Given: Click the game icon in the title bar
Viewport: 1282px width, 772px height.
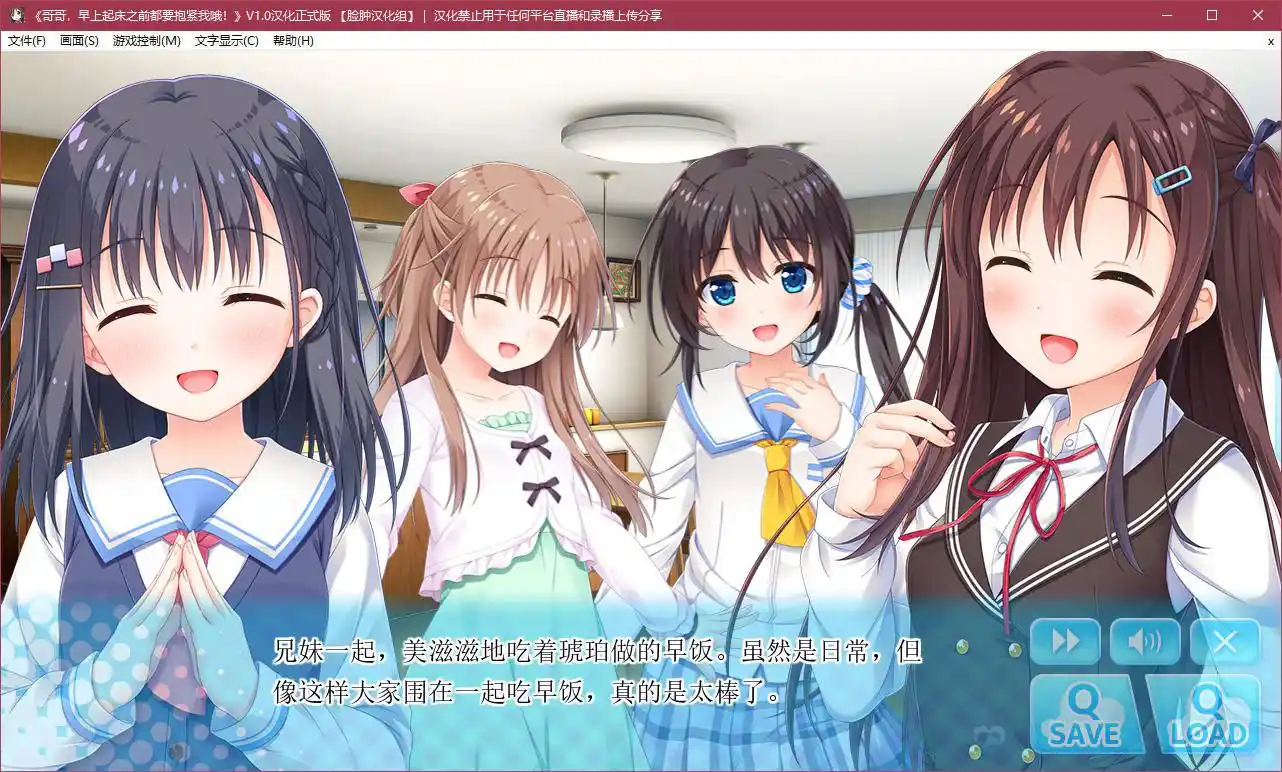Looking at the screenshot, I should click(14, 15).
